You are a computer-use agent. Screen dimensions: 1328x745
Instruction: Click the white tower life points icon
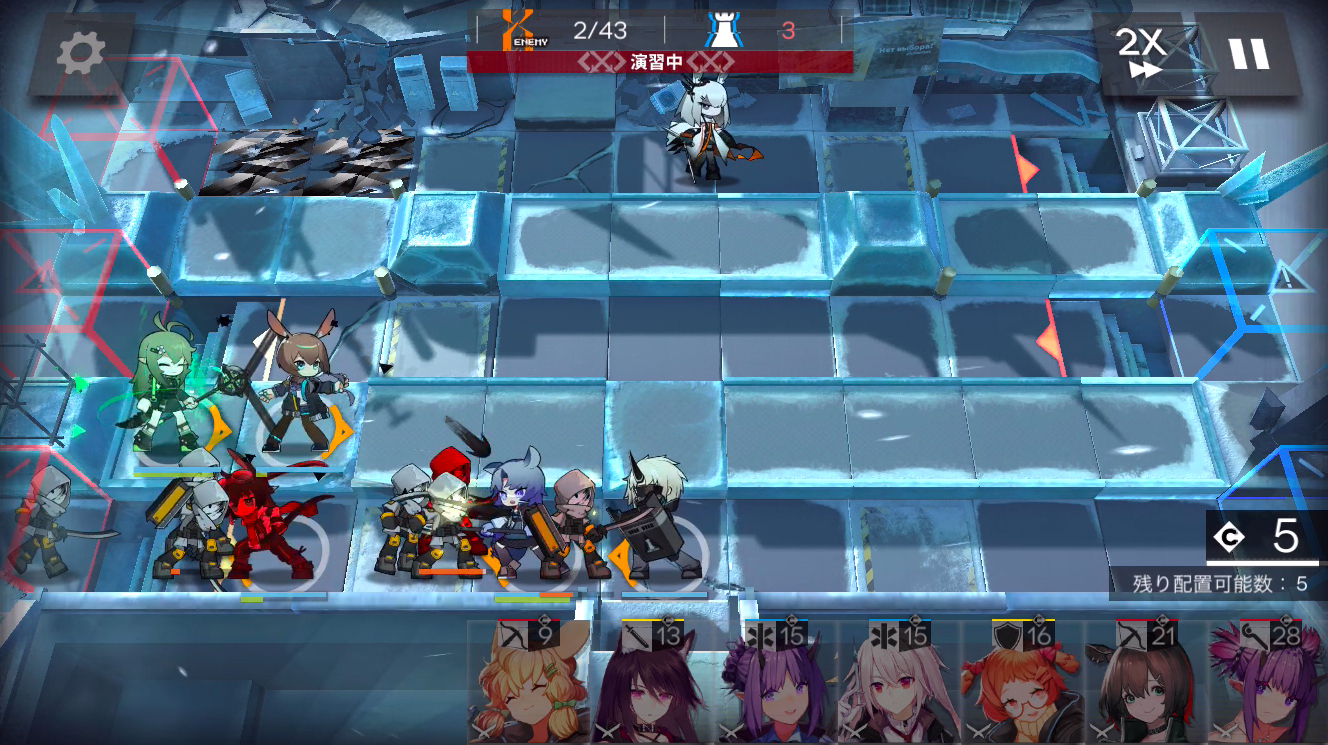click(723, 30)
